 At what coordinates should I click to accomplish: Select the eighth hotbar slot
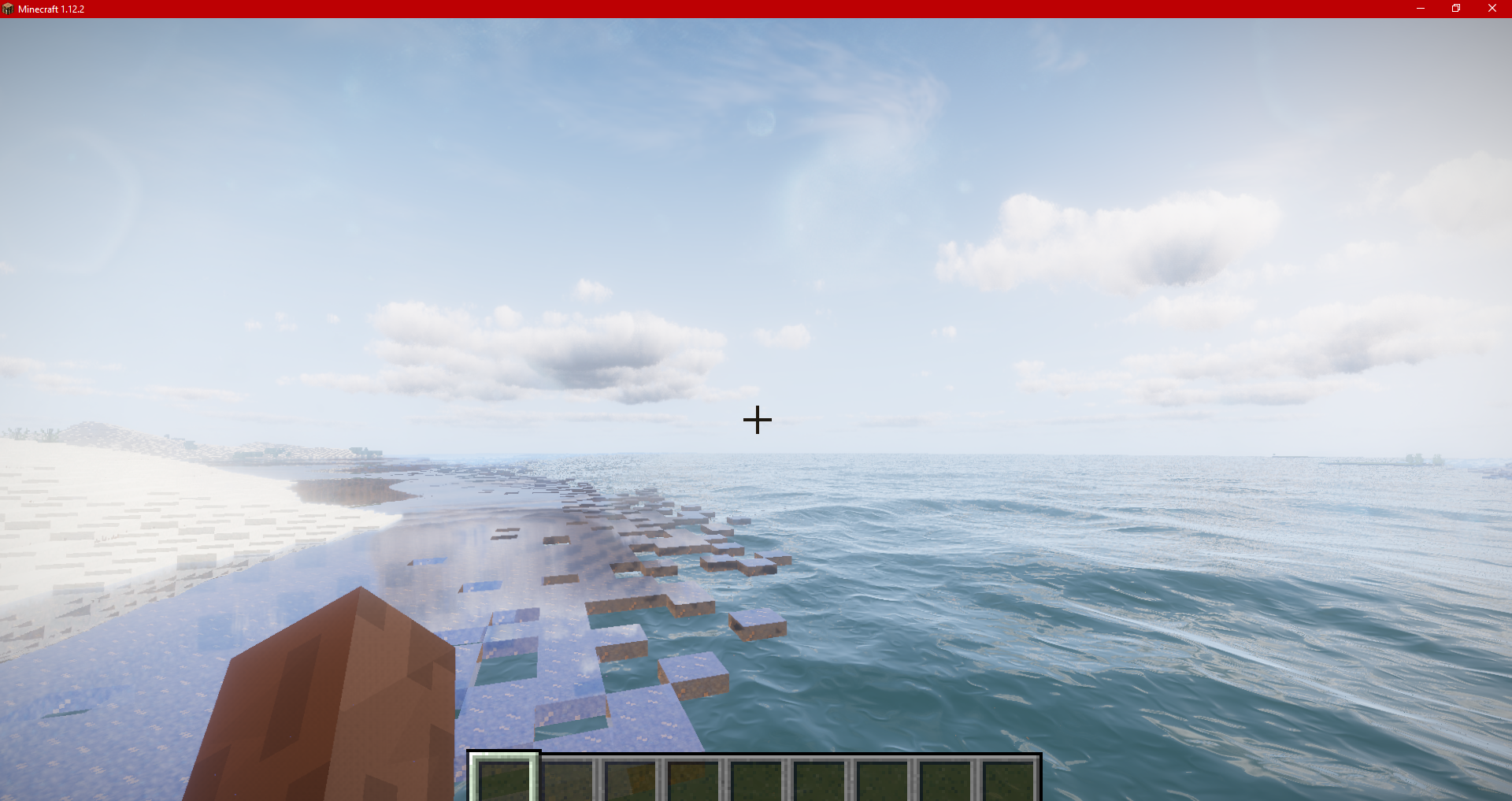(x=944, y=780)
